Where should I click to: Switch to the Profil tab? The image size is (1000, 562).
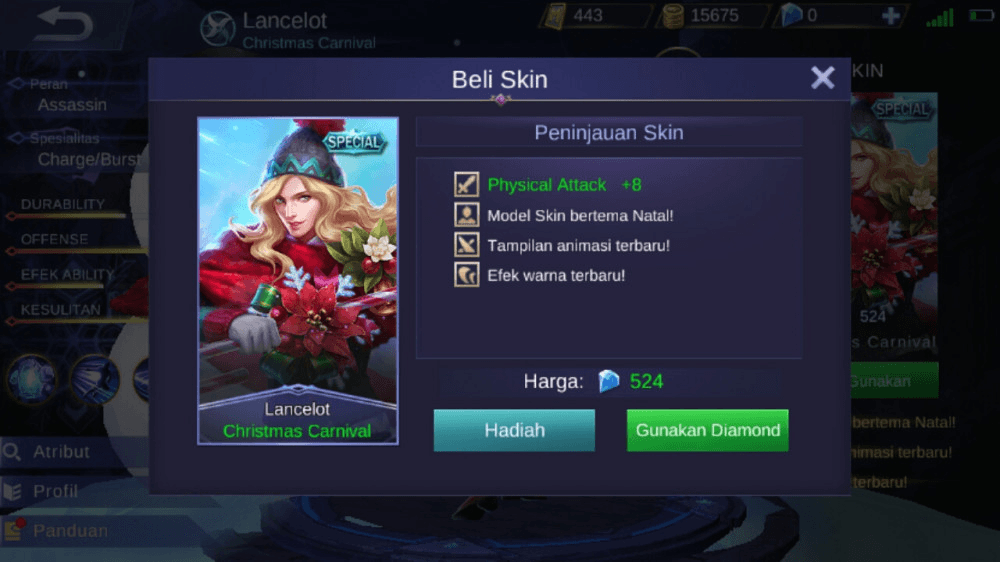[x=56, y=491]
